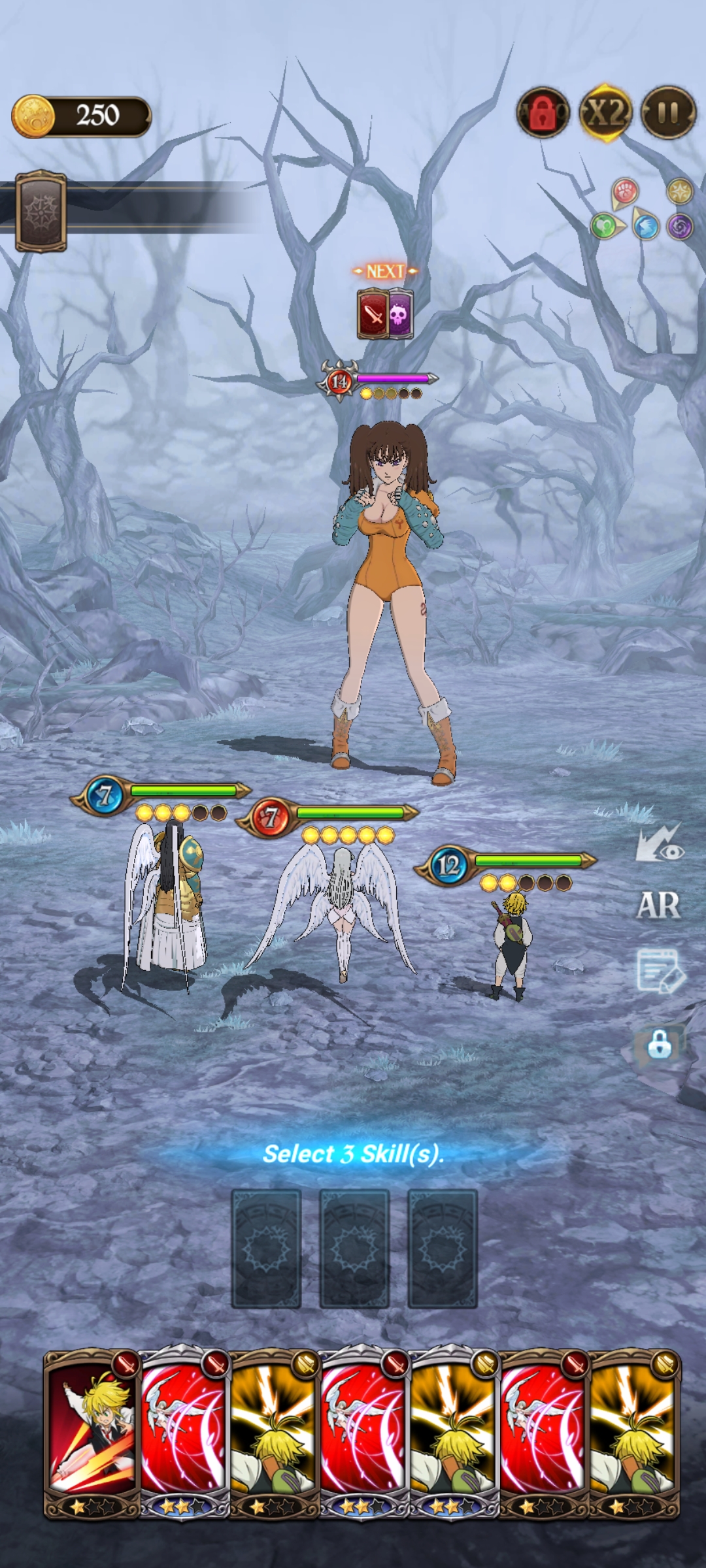Inspect the enemy's NEXT skill icons
This screenshot has width=706, height=1568.
point(385,315)
